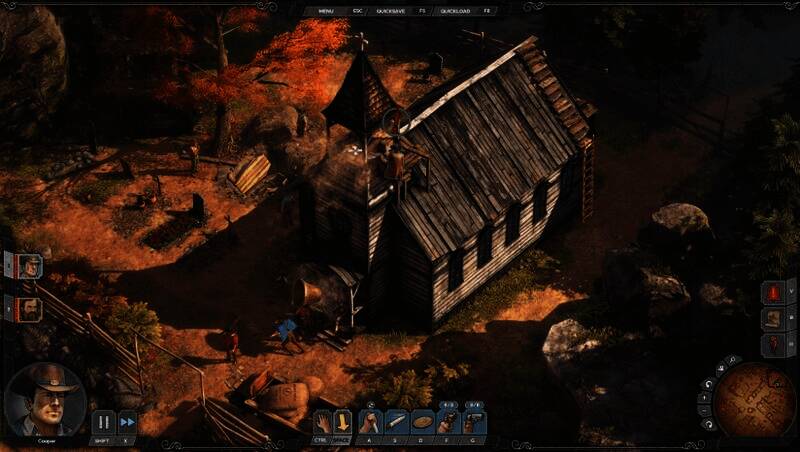
Task: Pause the game with the pause button
Action: (103, 422)
